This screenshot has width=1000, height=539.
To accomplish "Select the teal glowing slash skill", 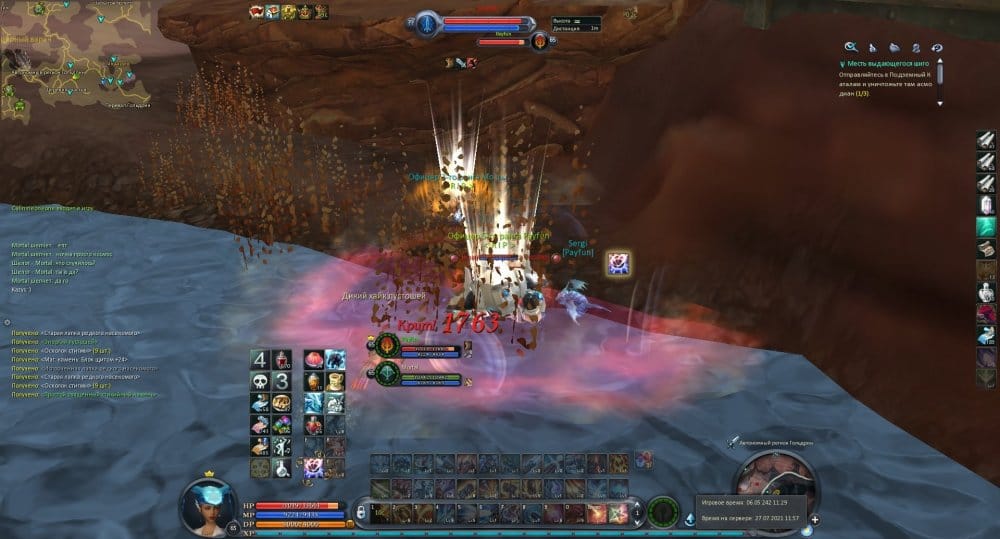I will point(985,225).
